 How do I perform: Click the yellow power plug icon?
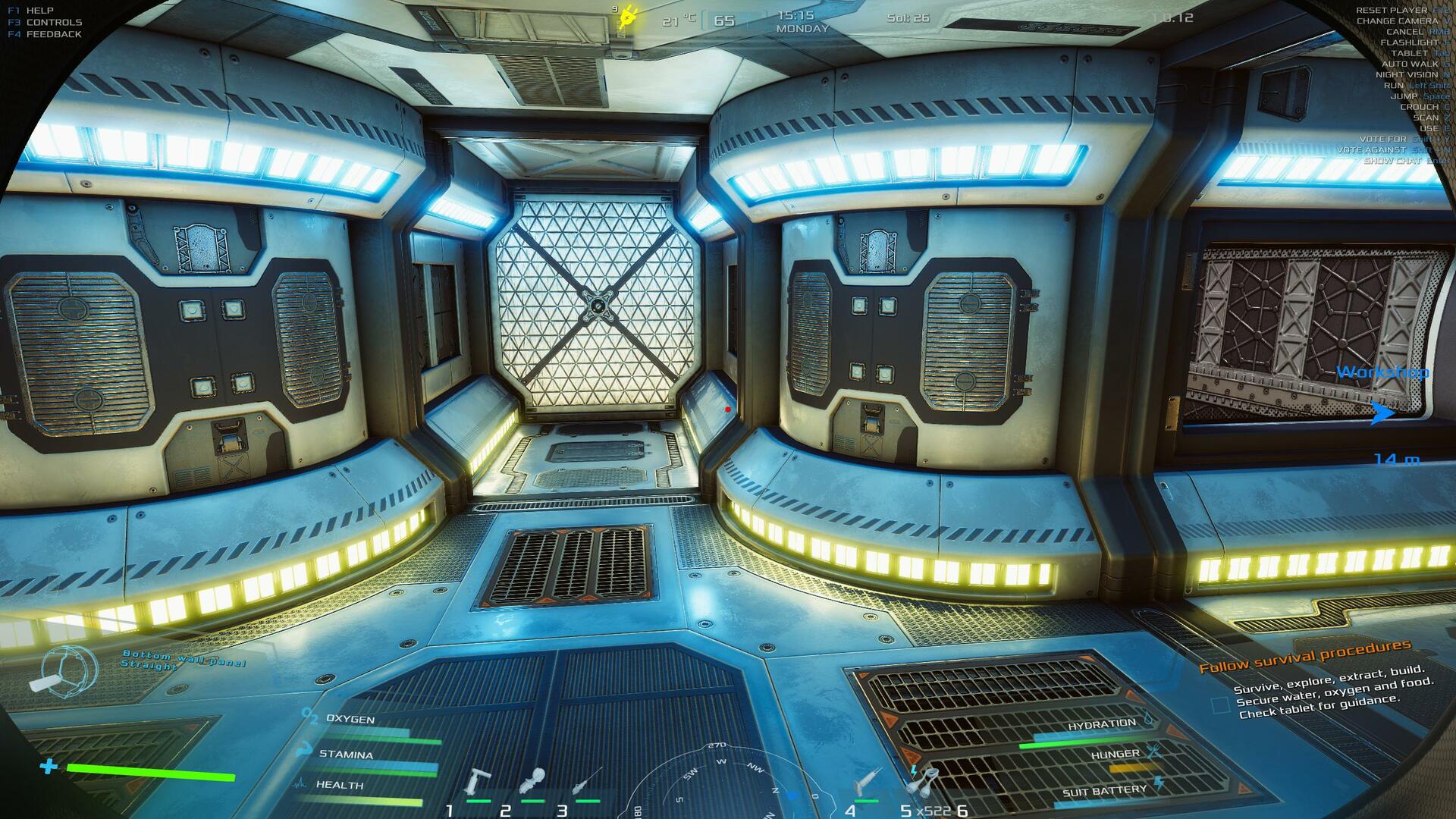628,17
